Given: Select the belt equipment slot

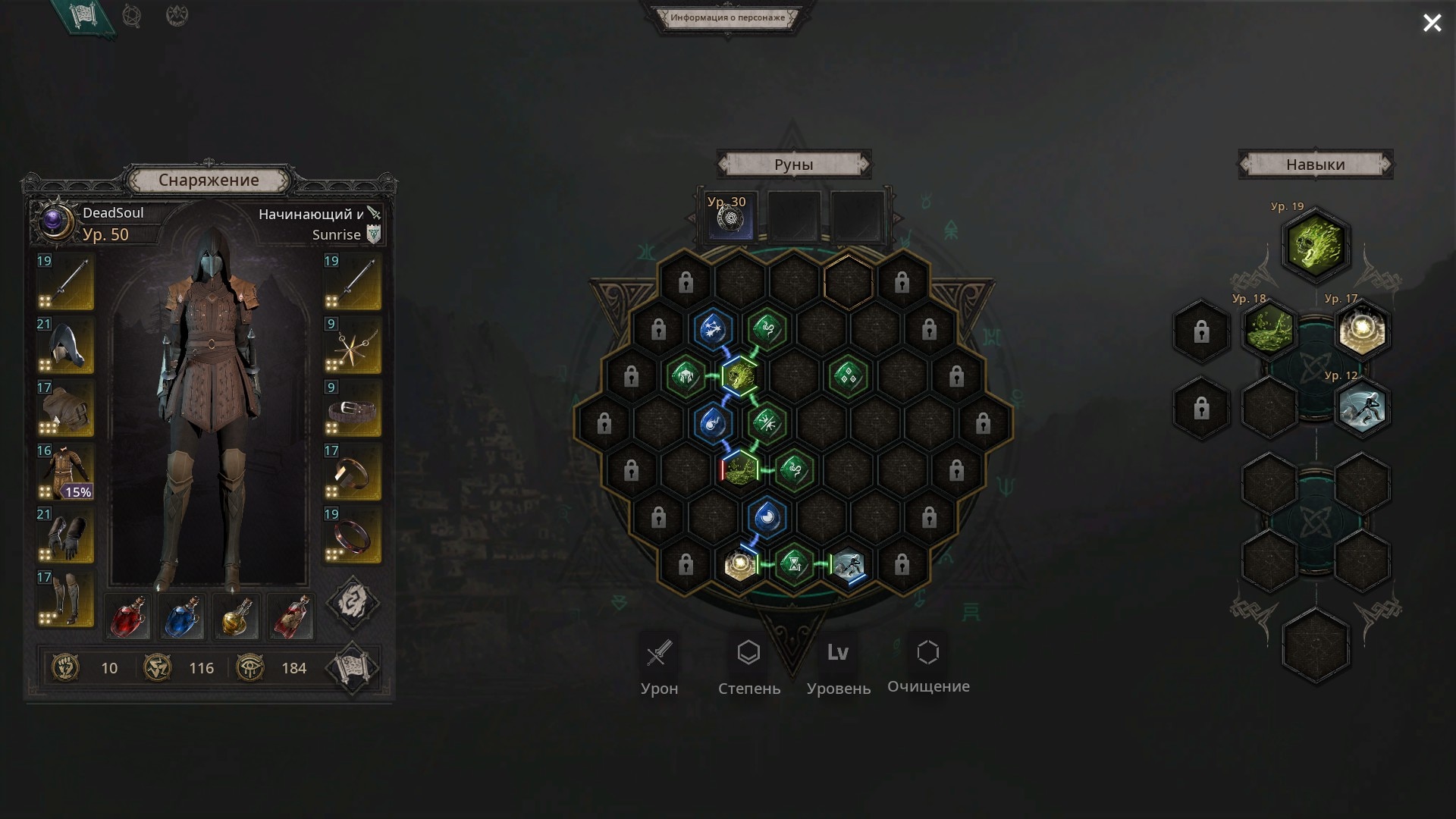Looking at the screenshot, I should pyautogui.click(x=352, y=409).
